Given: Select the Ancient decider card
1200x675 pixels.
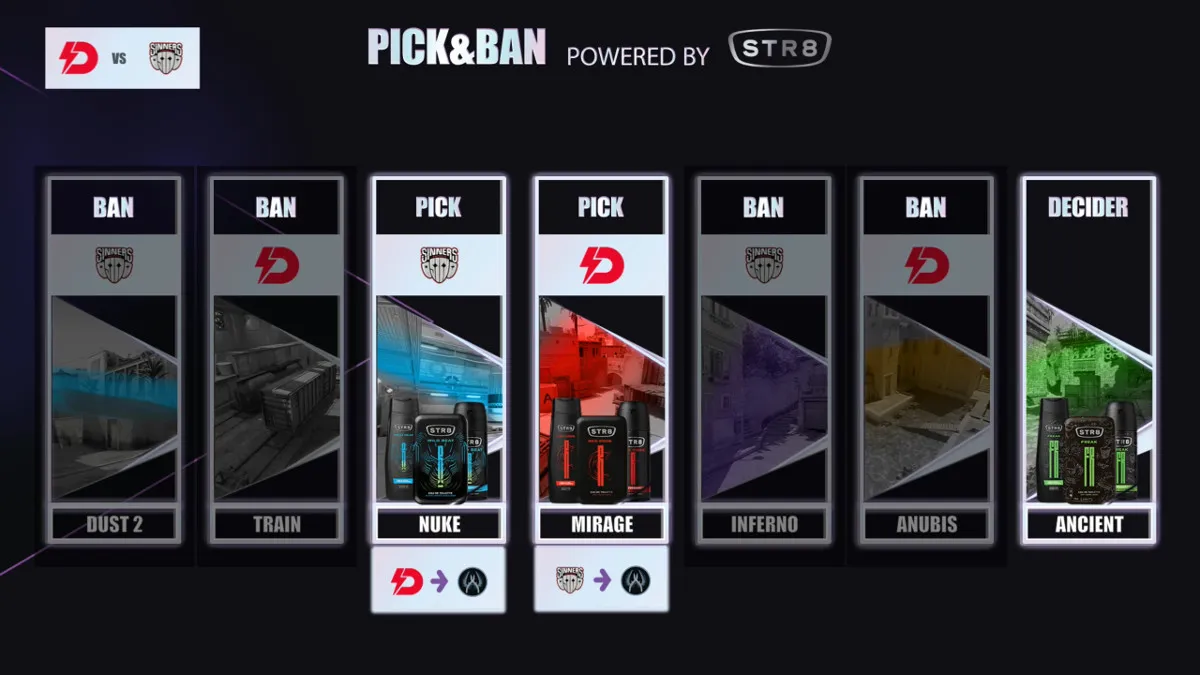Looking at the screenshot, I should coord(1088,360).
